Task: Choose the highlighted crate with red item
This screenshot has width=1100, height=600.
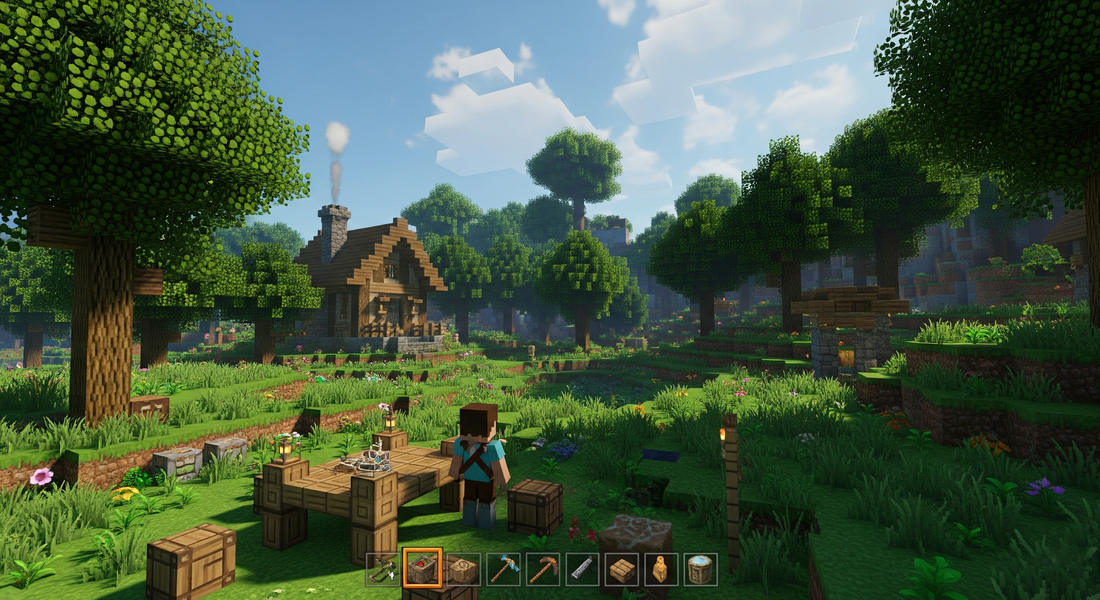Action: click(x=422, y=569)
